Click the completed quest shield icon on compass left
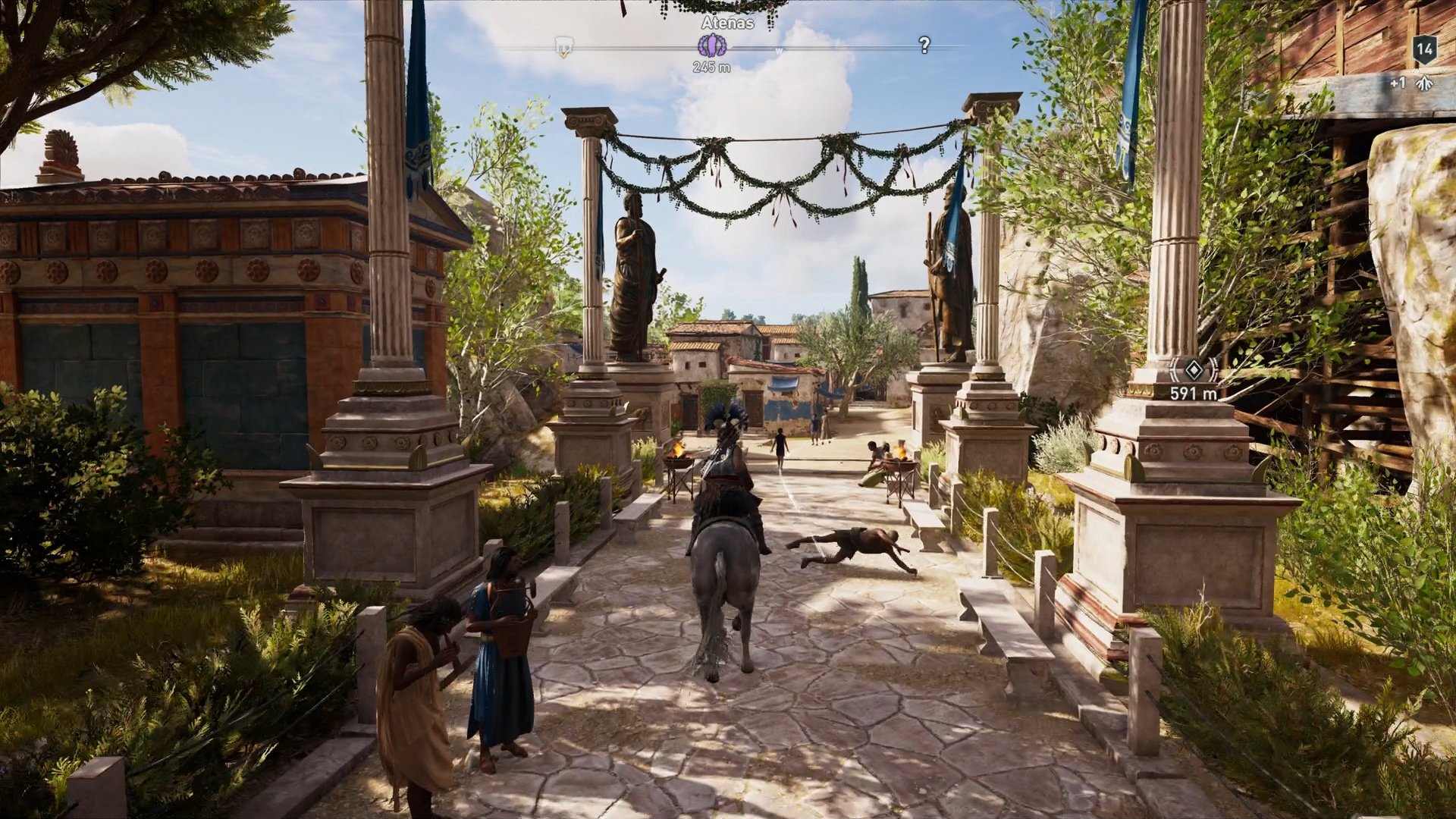Viewport: 1456px width, 819px height. [x=564, y=45]
